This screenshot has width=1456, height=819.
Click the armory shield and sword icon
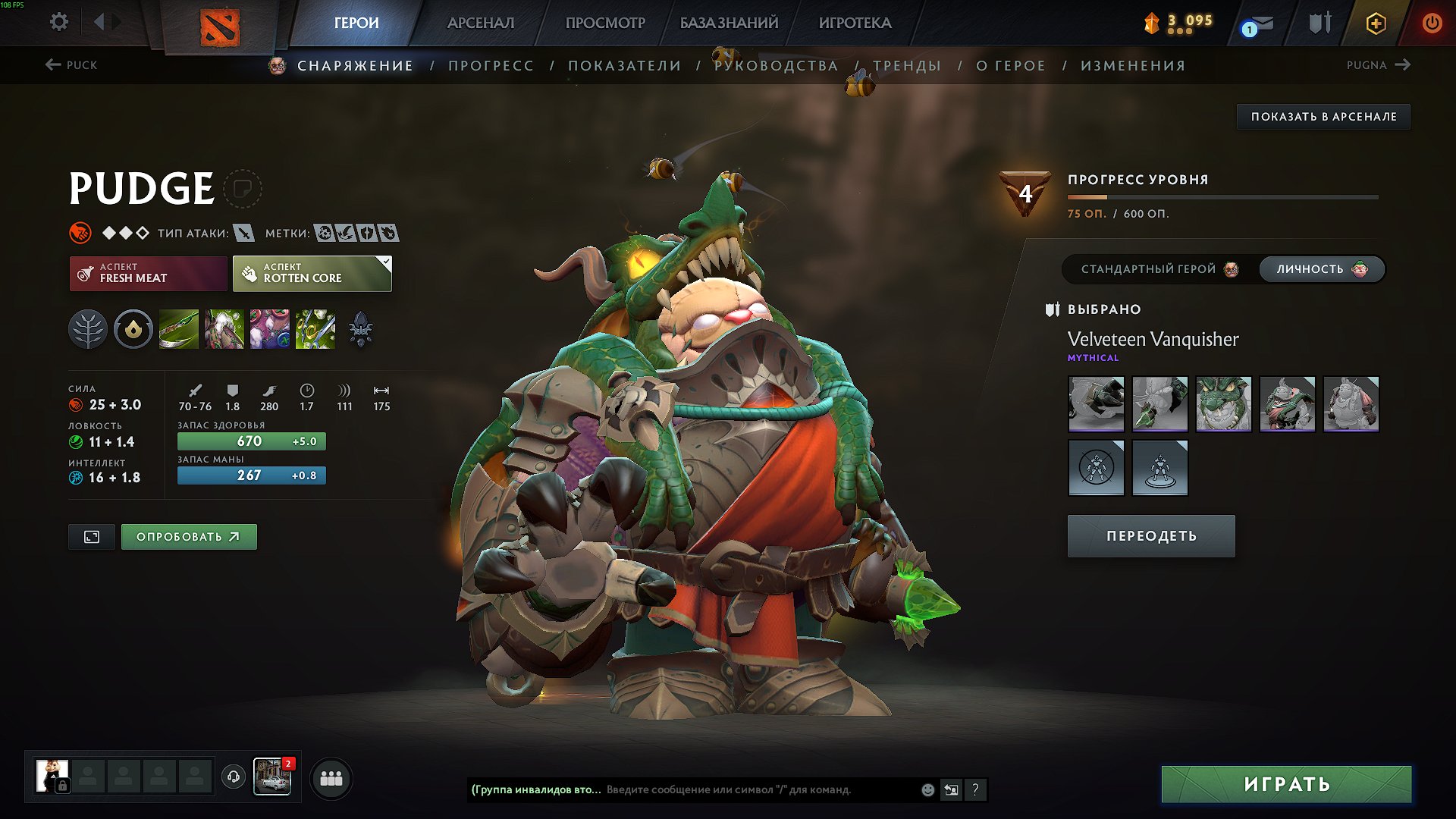coord(1319,23)
